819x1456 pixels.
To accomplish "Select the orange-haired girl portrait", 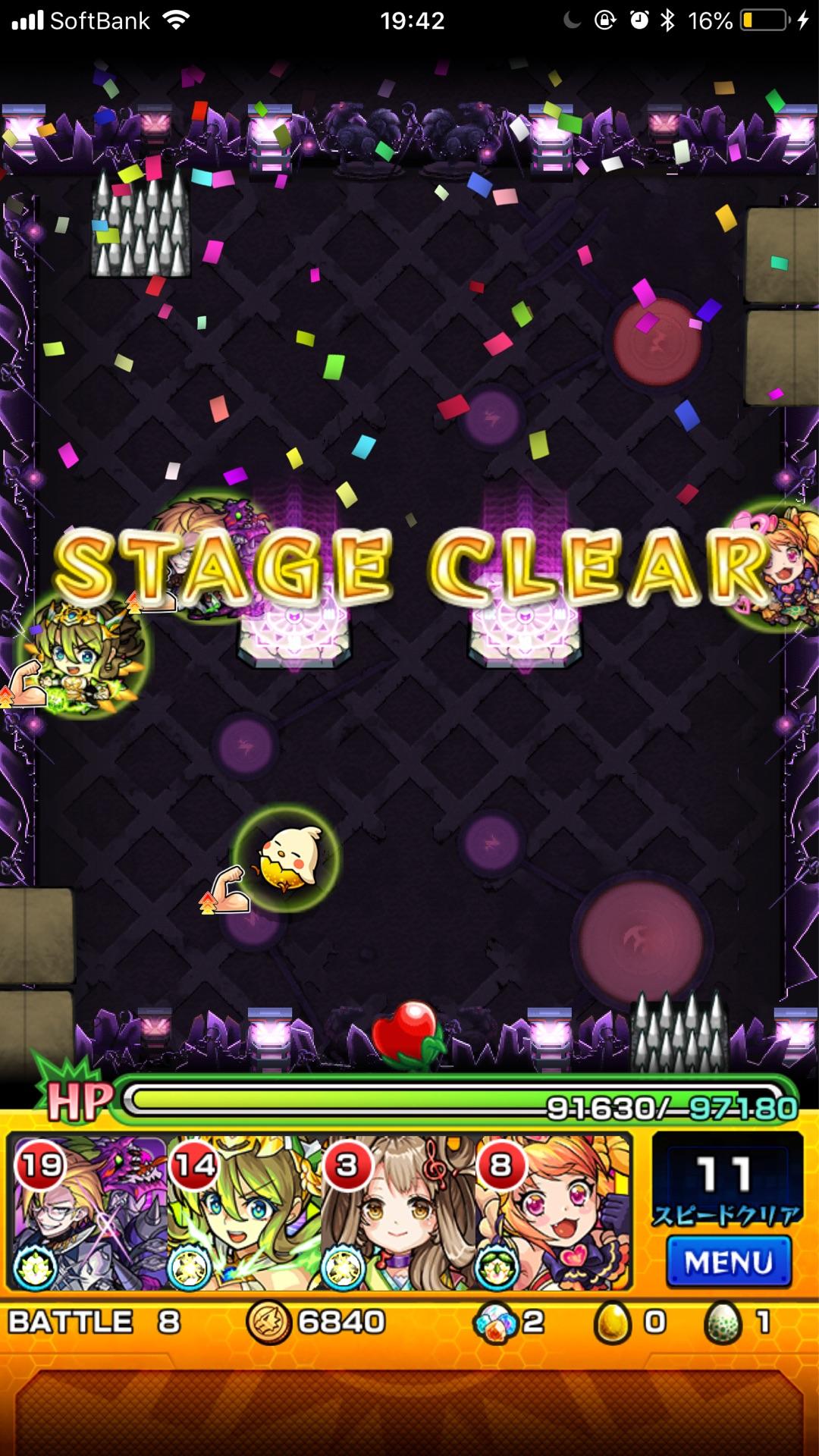I will 554,1213.
